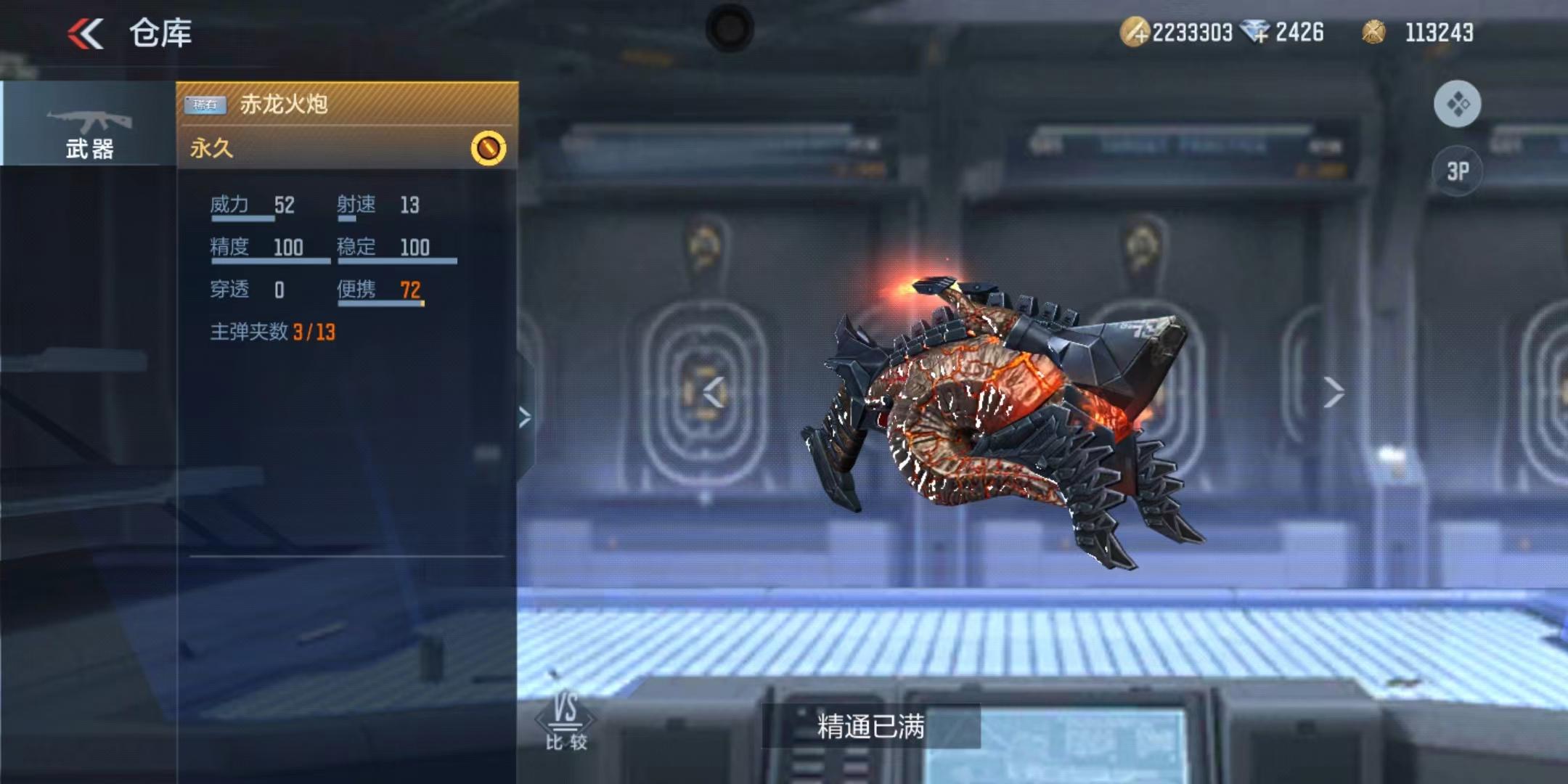Open the VS 比较 compare feature
The height and width of the screenshot is (784, 1568).
click(x=566, y=722)
